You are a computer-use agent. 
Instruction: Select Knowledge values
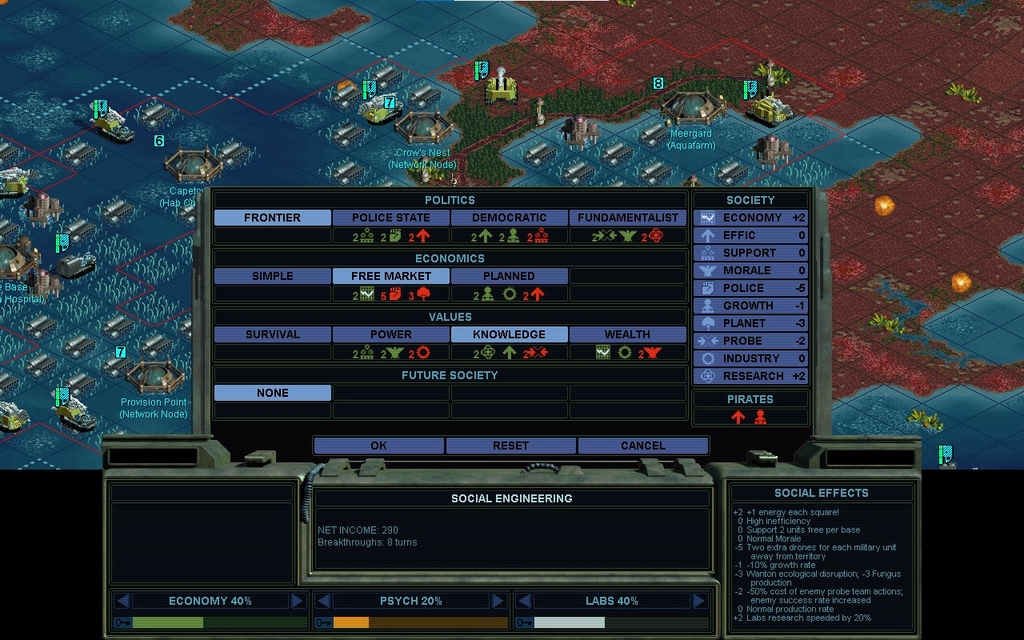tap(509, 335)
